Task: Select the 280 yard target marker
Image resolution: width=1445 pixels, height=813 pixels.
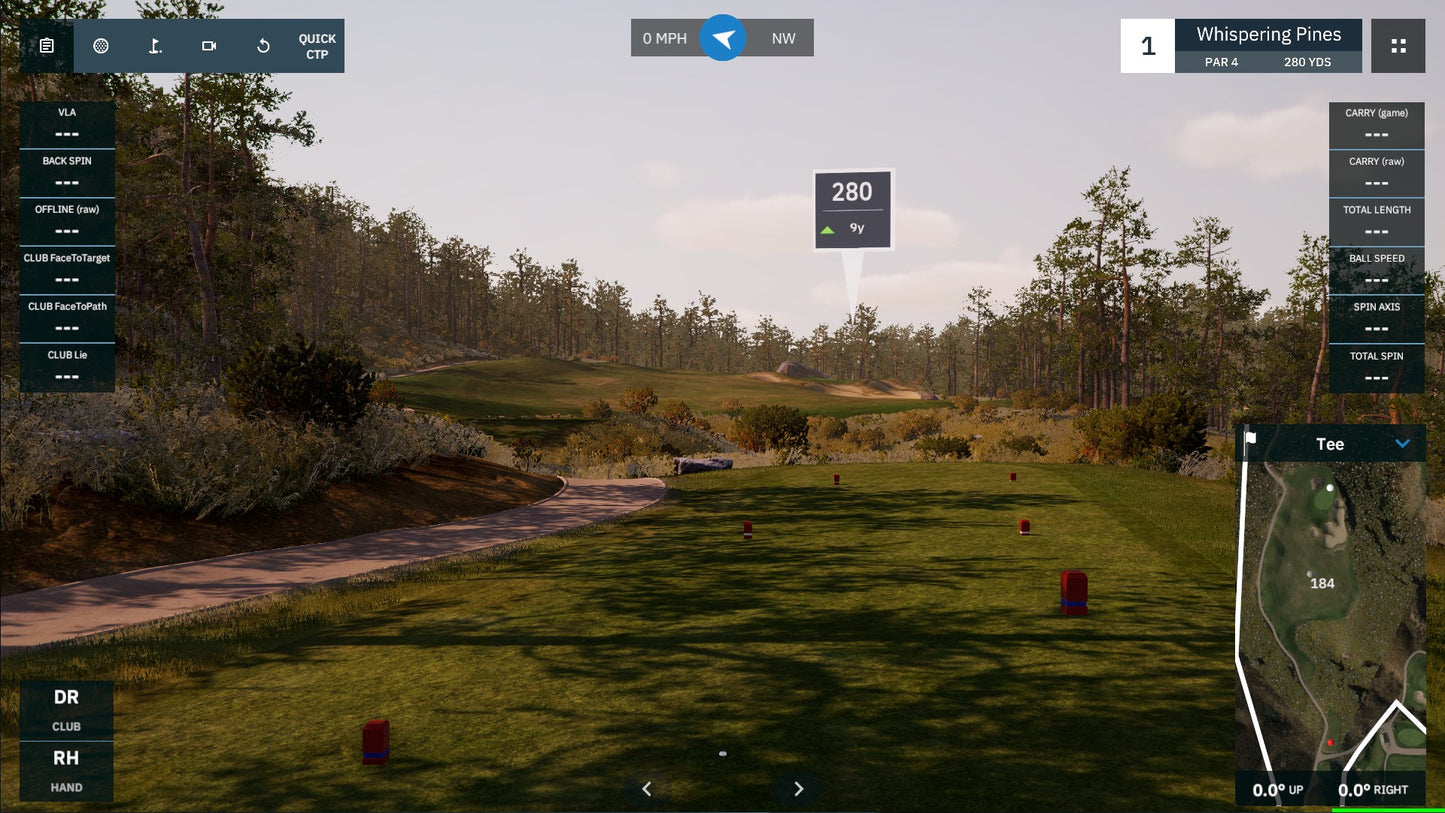Action: (x=852, y=209)
